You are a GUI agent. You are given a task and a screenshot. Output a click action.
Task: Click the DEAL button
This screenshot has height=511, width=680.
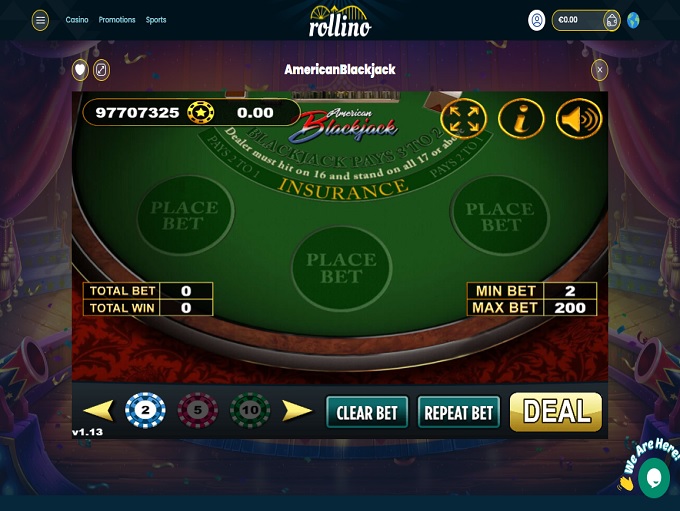click(x=556, y=411)
